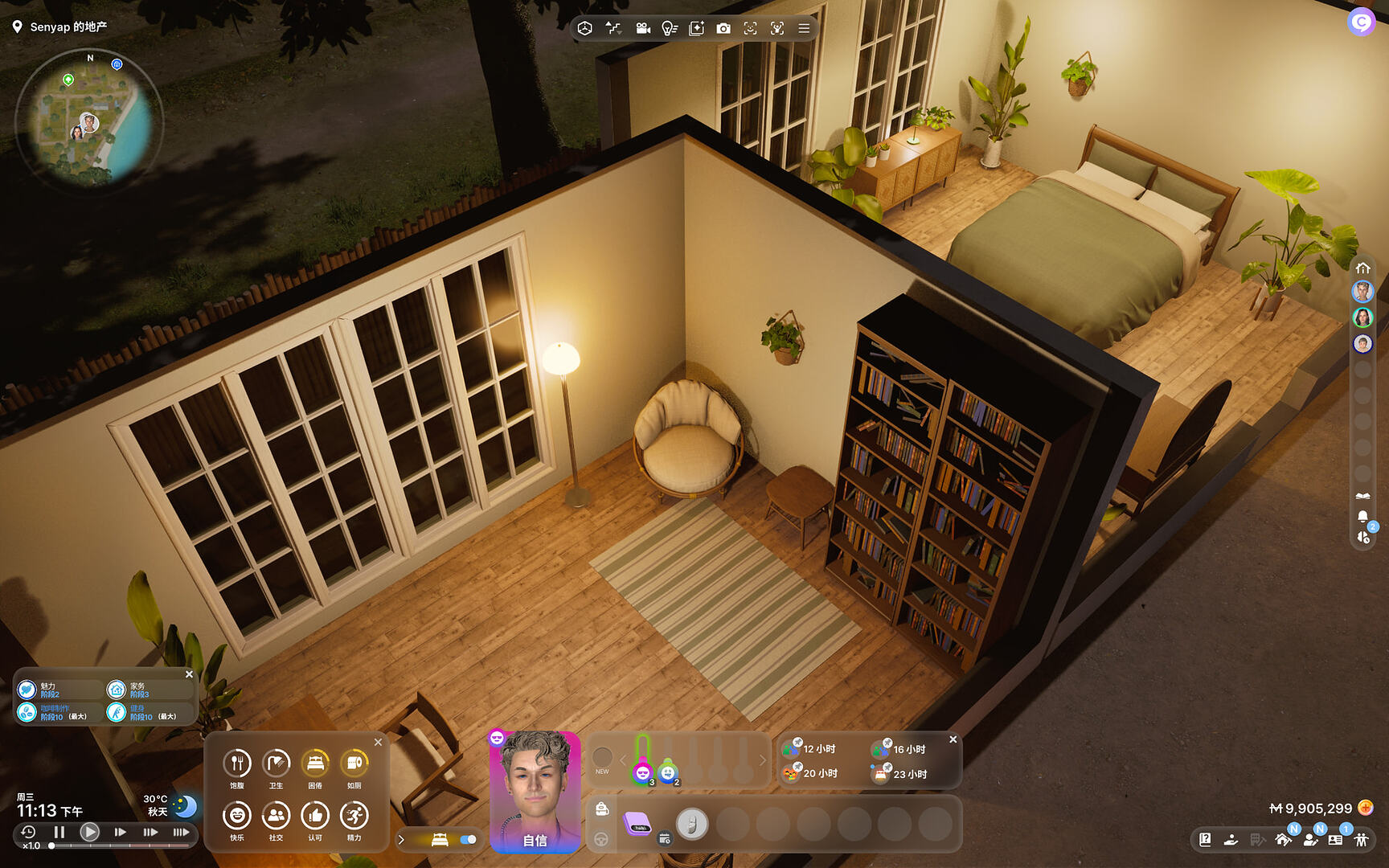Image resolution: width=1389 pixels, height=868 pixels.
Task: Close the hourly timers panel
Action: [x=953, y=739]
